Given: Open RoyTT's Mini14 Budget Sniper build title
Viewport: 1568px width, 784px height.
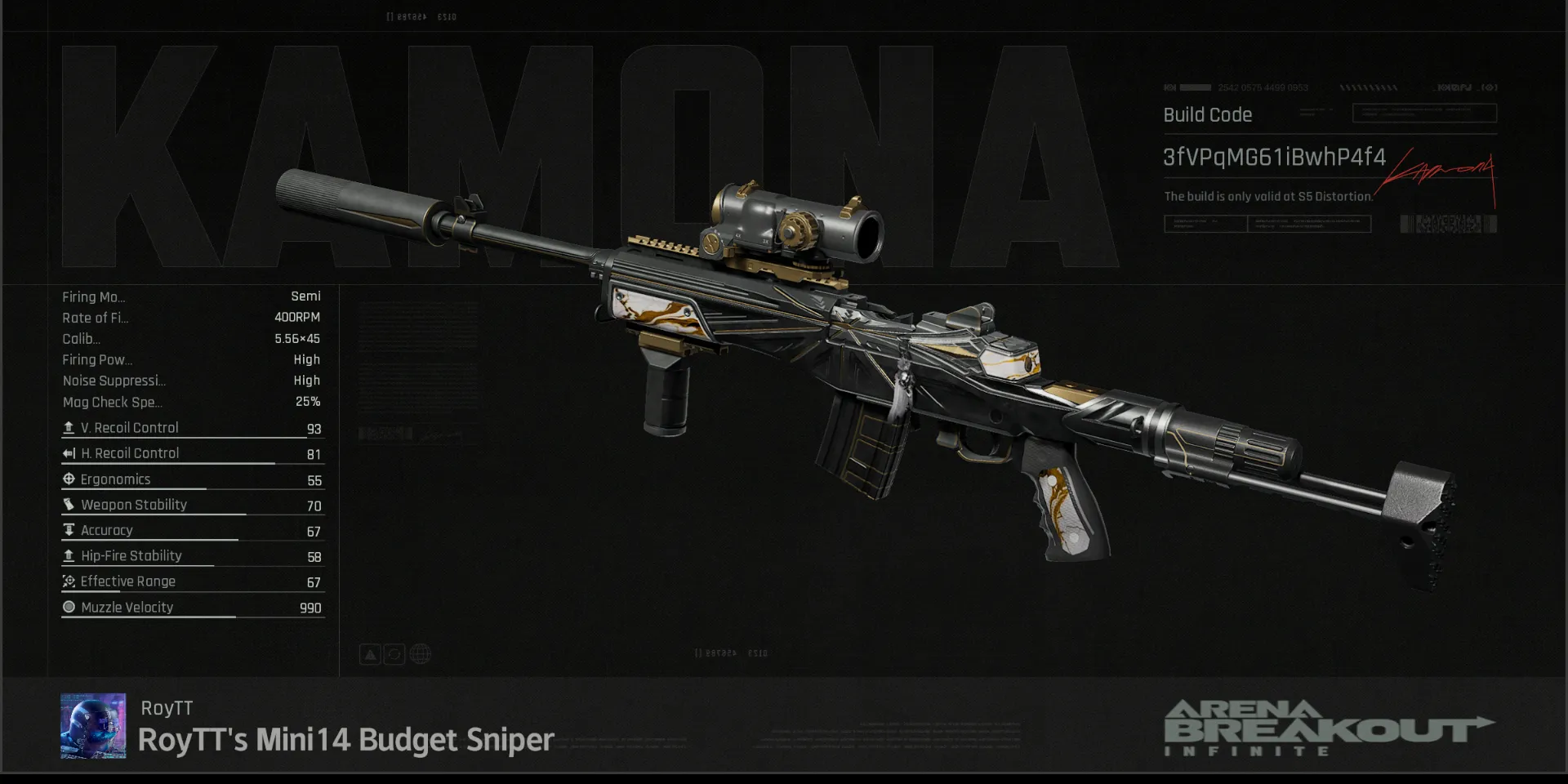Looking at the screenshot, I should tap(345, 740).
